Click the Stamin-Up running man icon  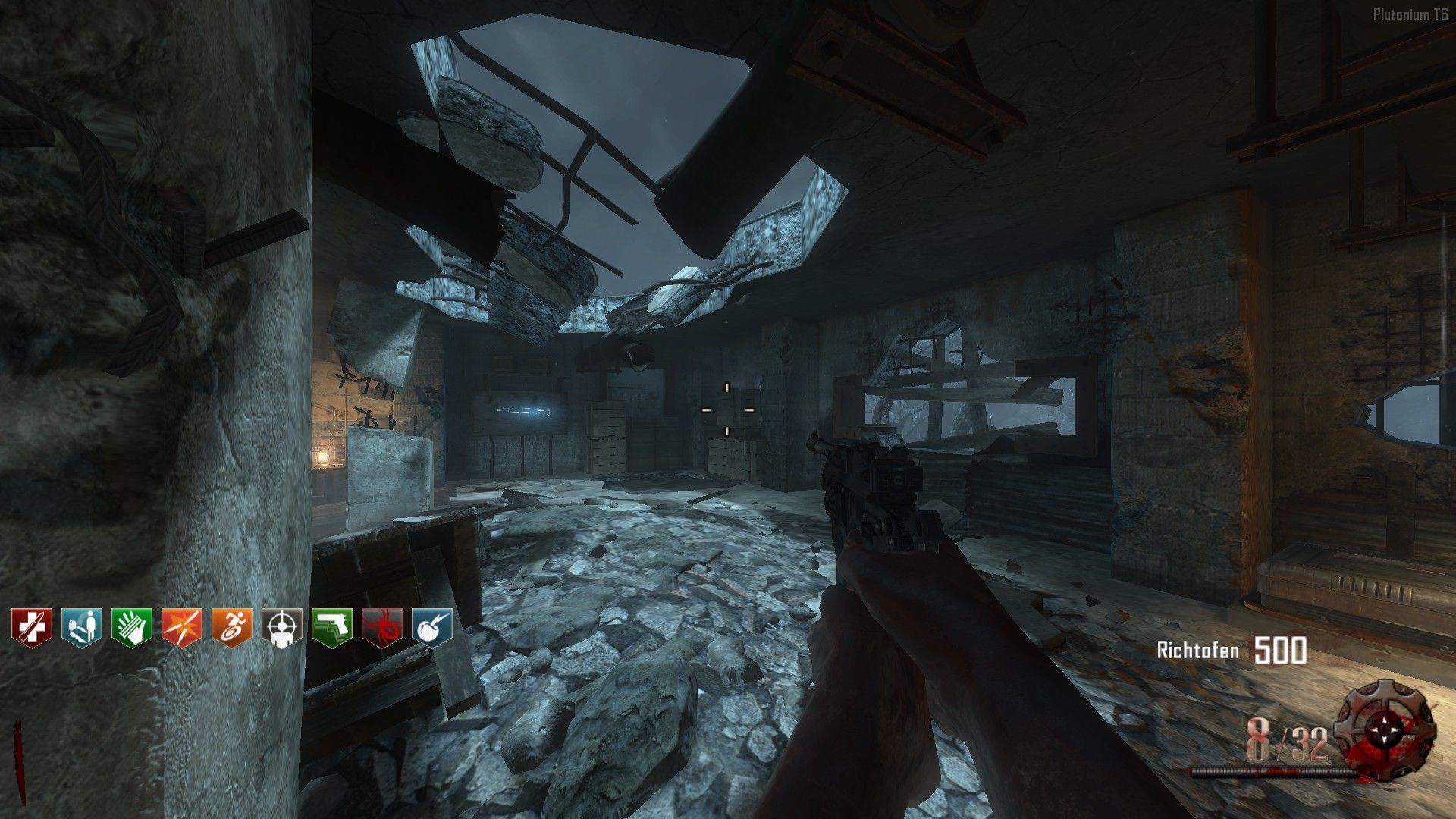click(232, 626)
